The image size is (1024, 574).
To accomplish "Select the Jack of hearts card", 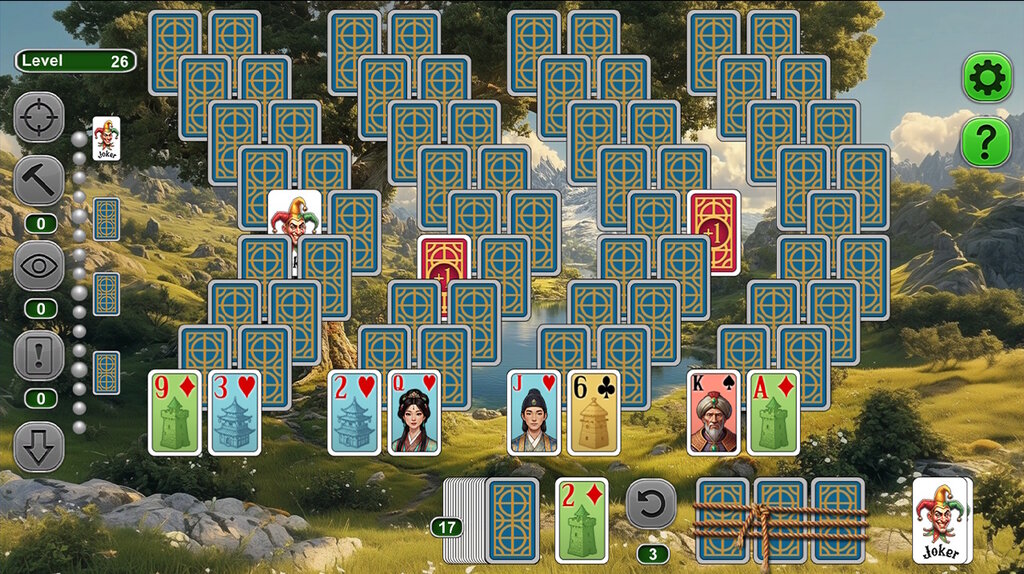I will 534,412.
